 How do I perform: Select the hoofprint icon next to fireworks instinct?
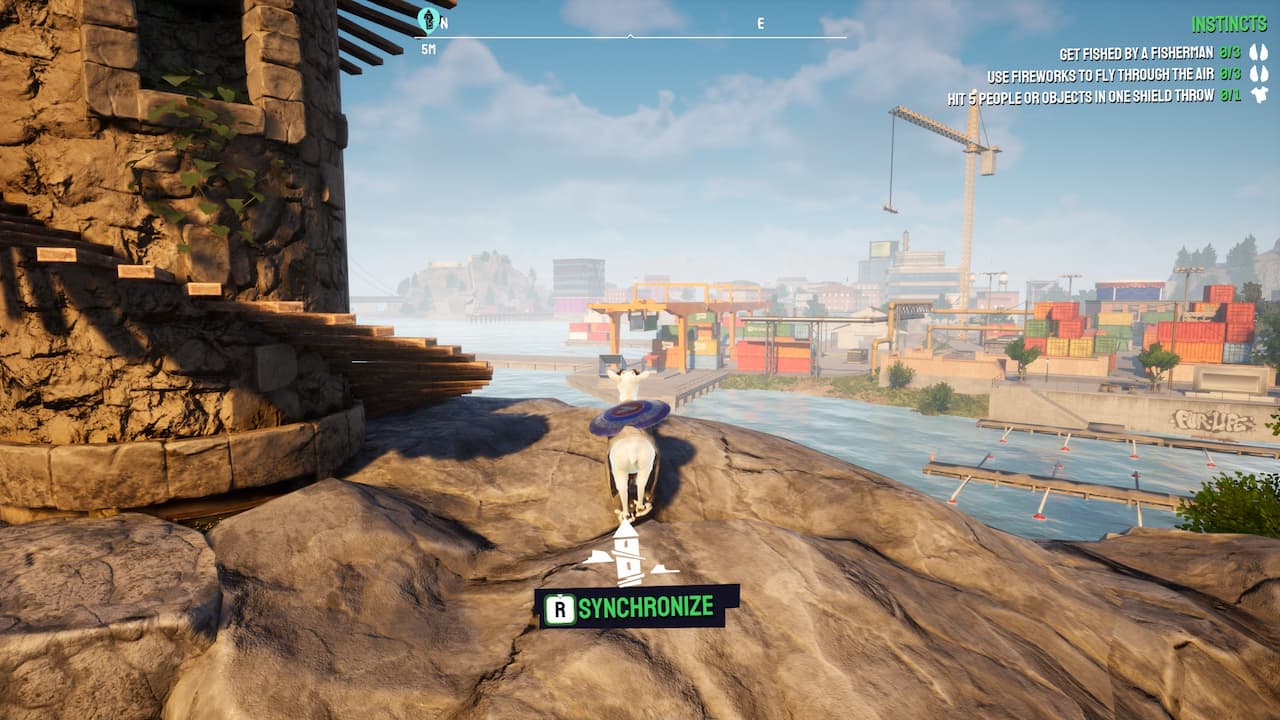pyautogui.click(x=1258, y=72)
